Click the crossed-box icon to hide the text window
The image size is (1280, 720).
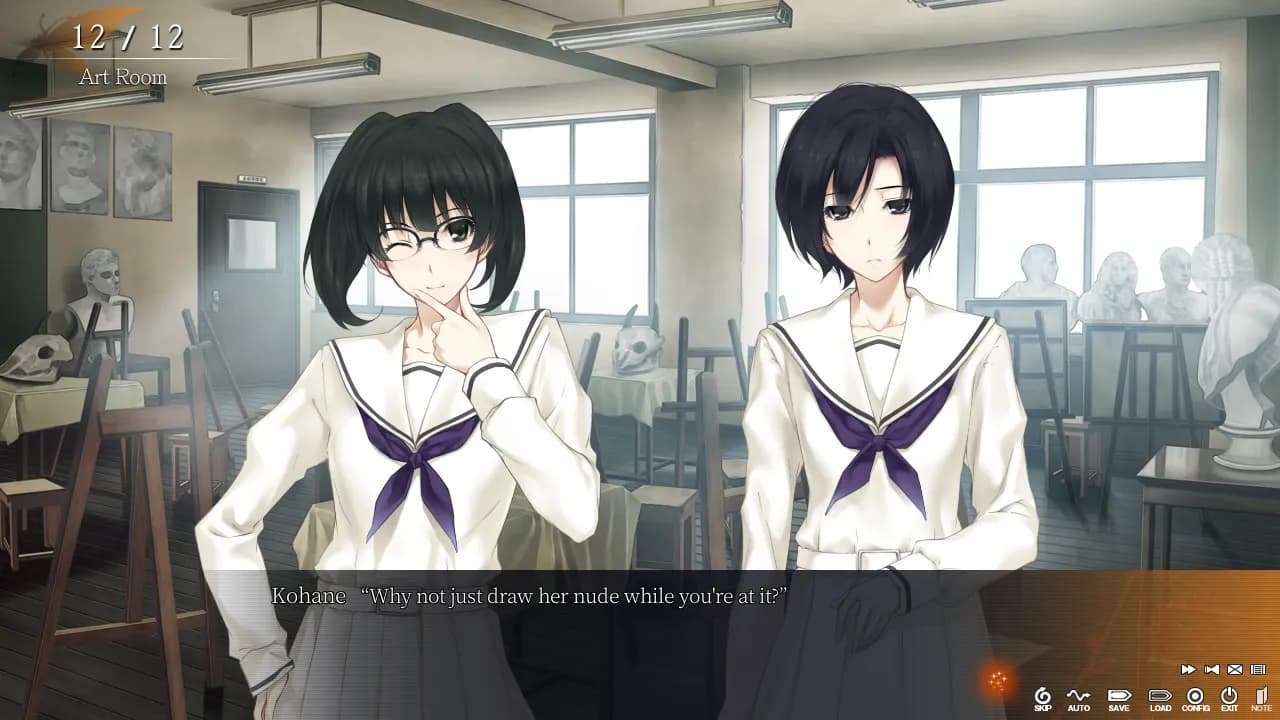pyautogui.click(x=1235, y=669)
